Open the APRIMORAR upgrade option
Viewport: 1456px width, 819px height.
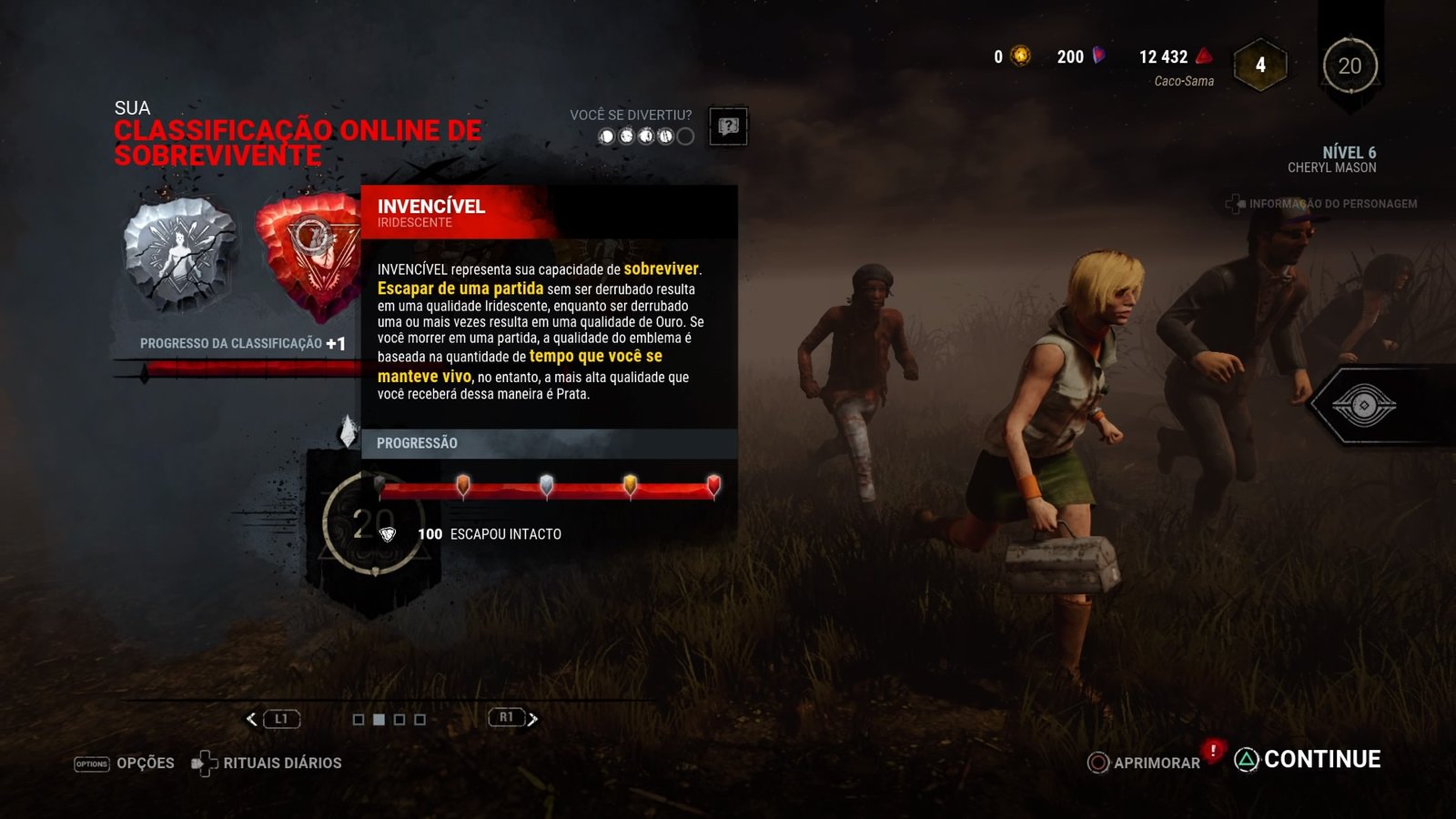click(x=1144, y=763)
